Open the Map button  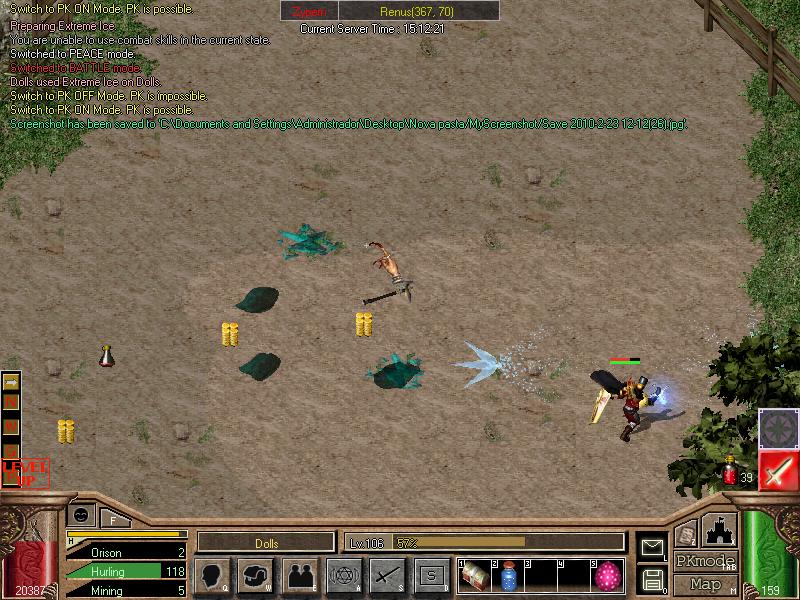705,584
